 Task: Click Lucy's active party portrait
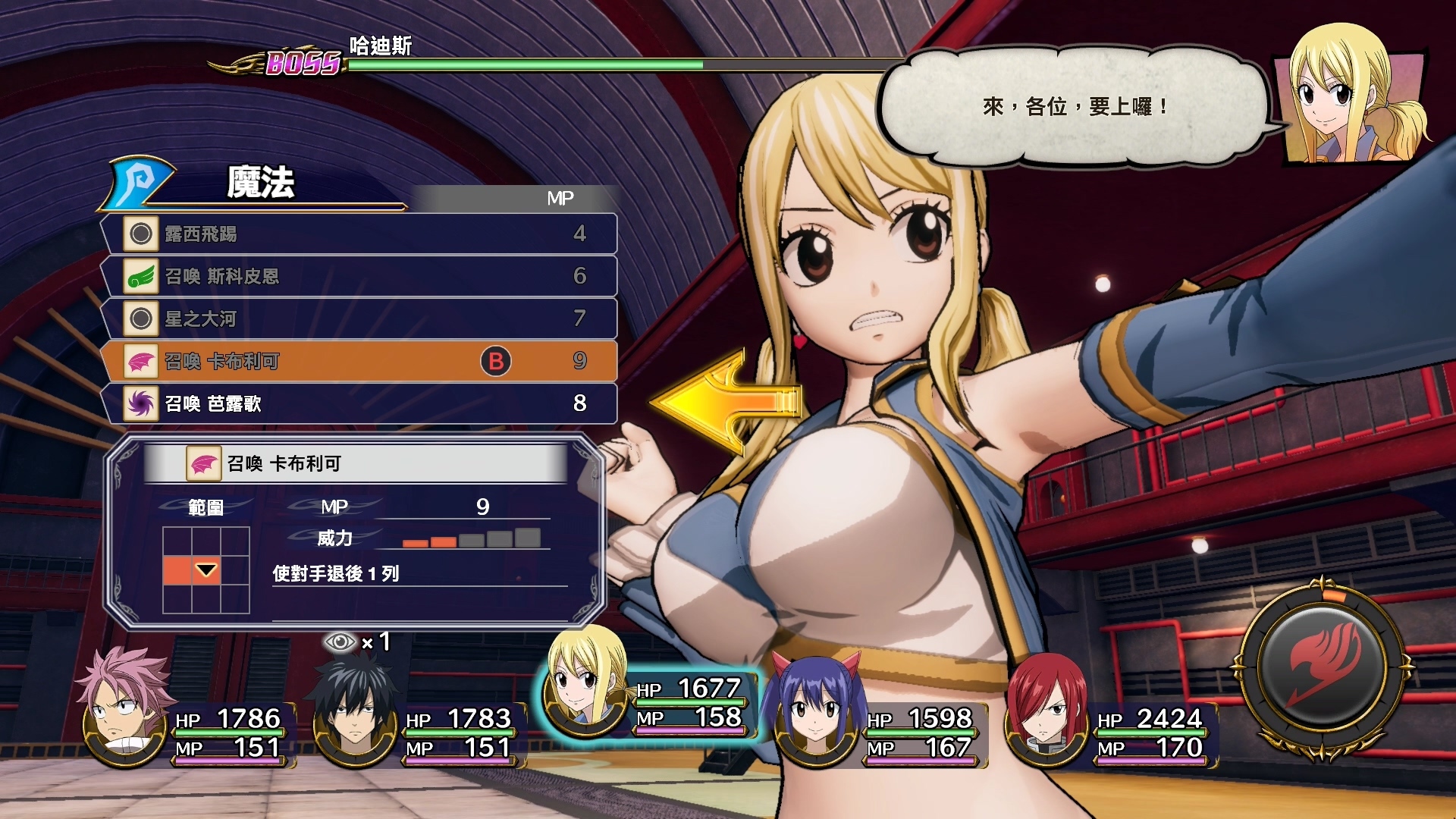[584, 682]
